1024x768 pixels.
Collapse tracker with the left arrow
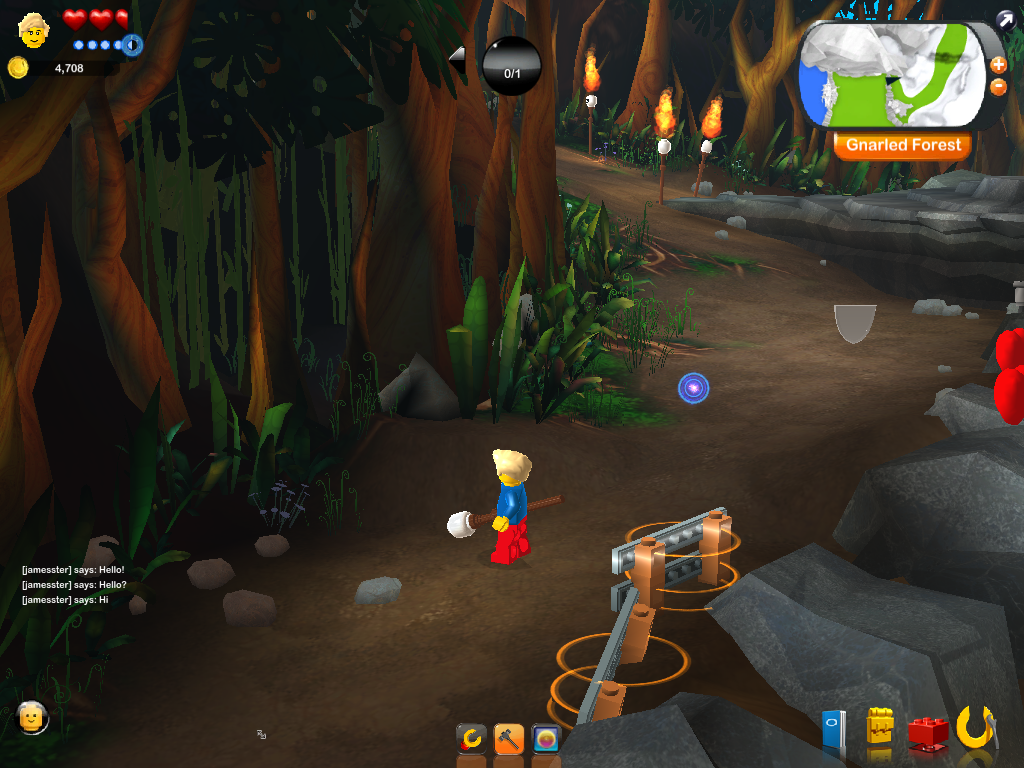(457, 59)
